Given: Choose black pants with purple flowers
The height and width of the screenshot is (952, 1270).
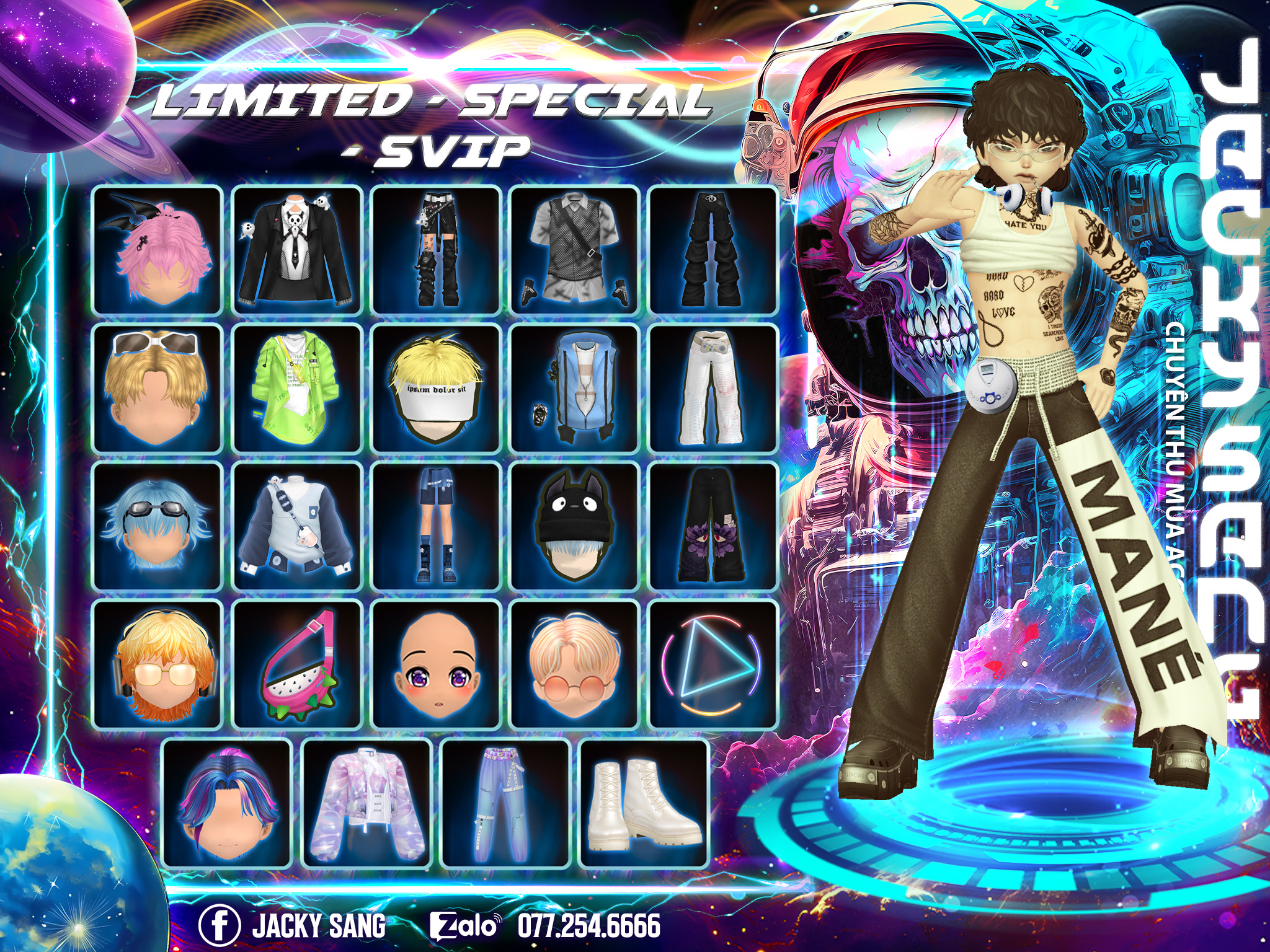Looking at the screenshot, I should click(x=713, y=526).
